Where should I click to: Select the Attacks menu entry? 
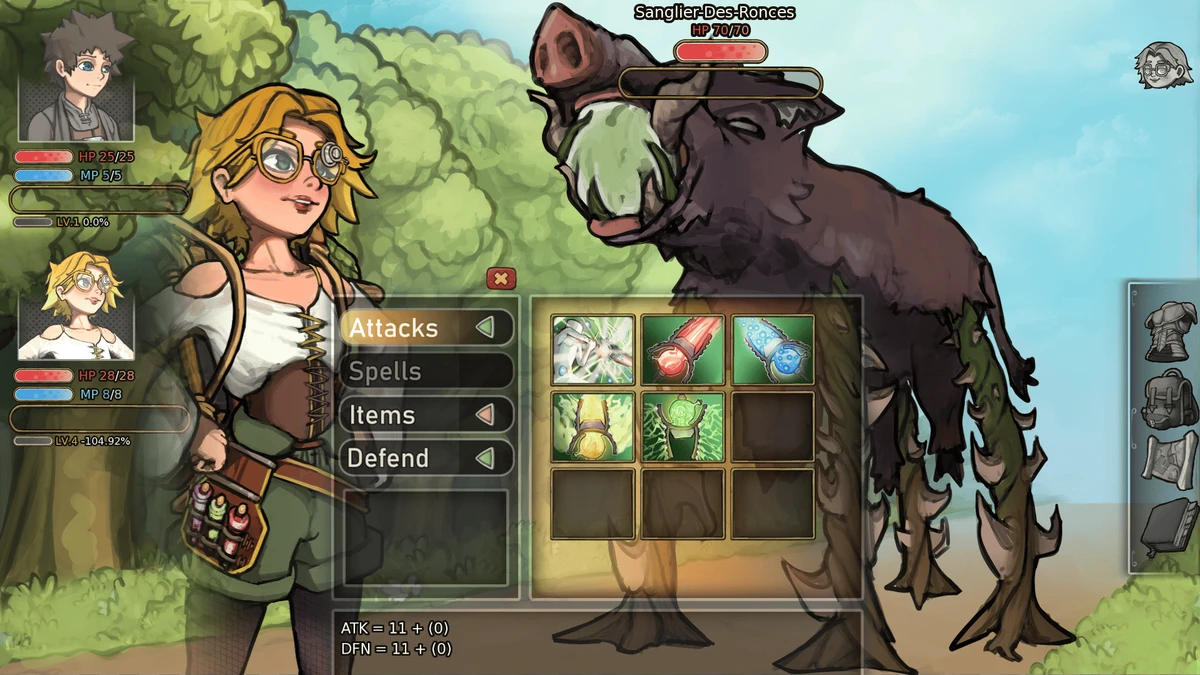click(x=426, y=328)
